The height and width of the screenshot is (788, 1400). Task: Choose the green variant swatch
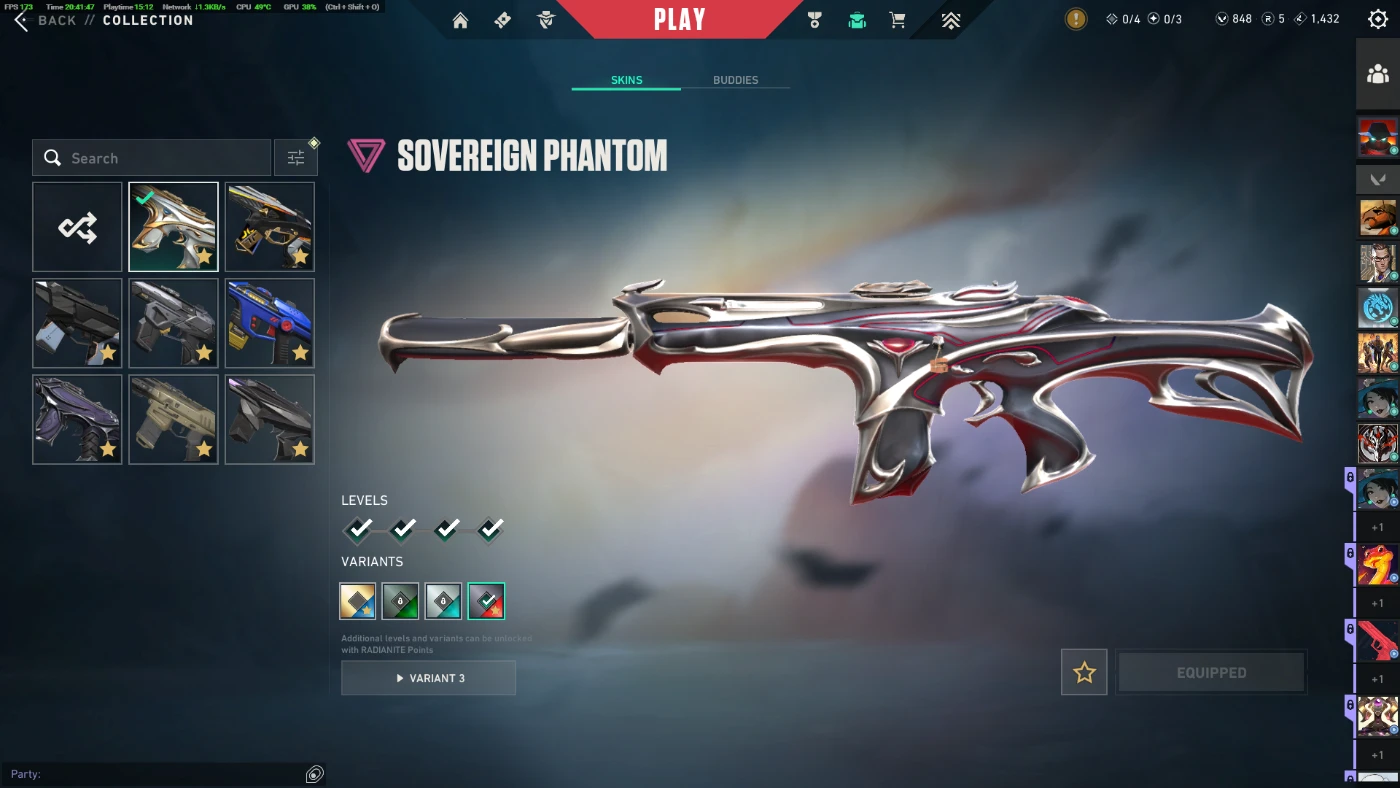401,601
